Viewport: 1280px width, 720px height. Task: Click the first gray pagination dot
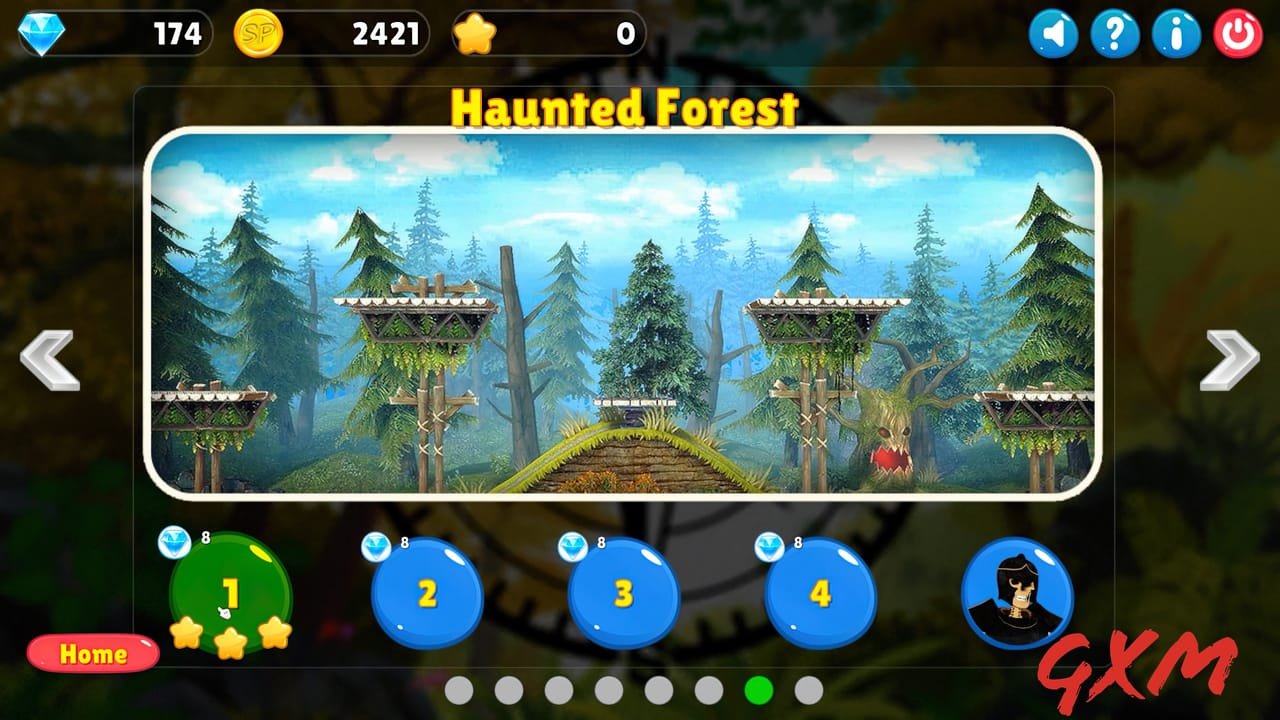[457, 689]
